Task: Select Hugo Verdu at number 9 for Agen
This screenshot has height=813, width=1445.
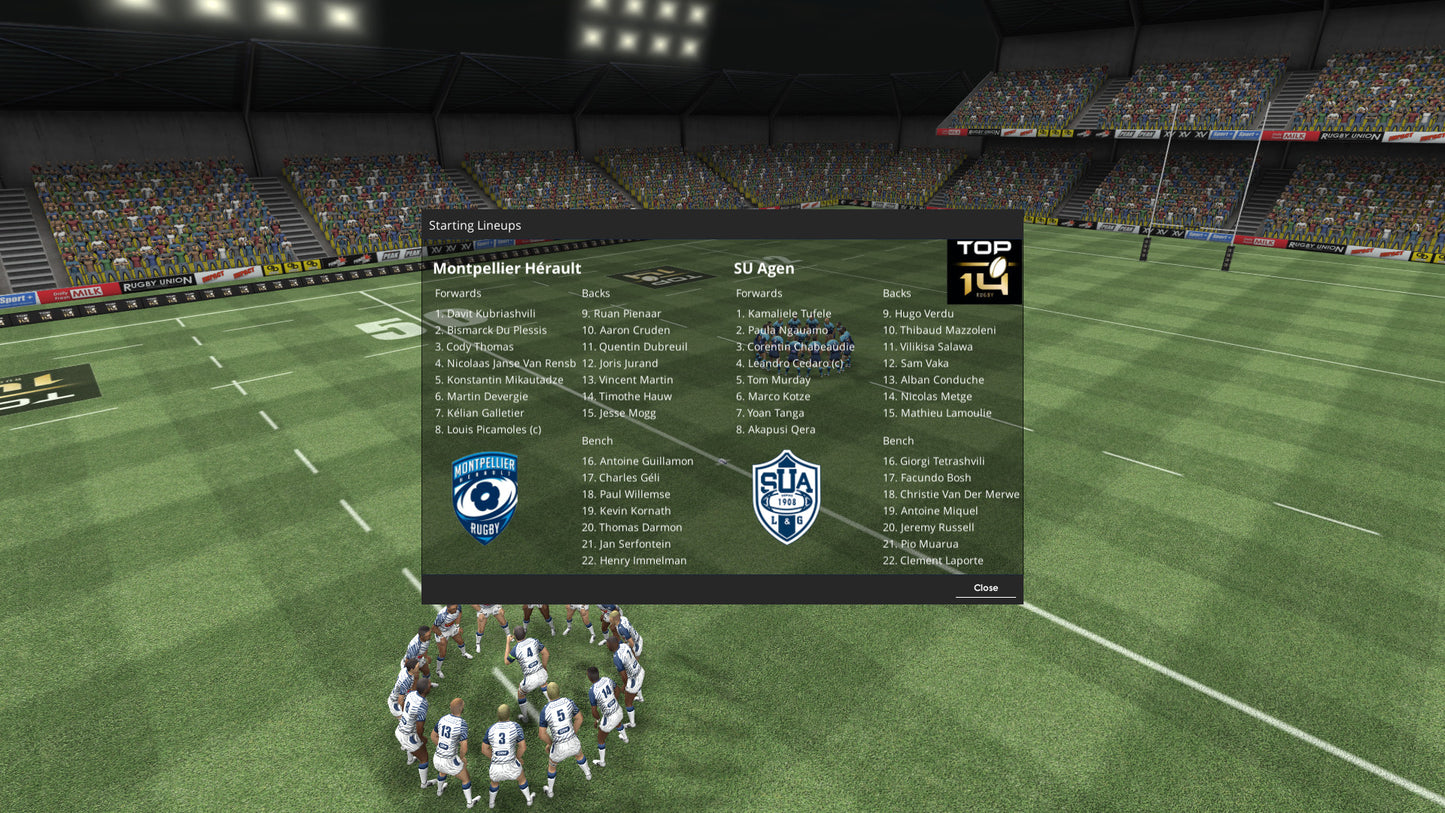Action: 918,313
